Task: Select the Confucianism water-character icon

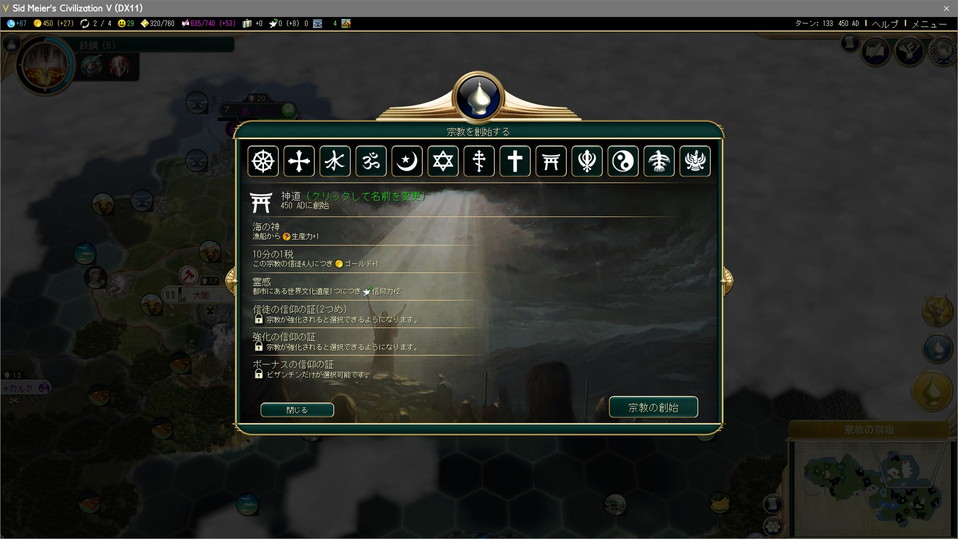Action: (335, 161)
